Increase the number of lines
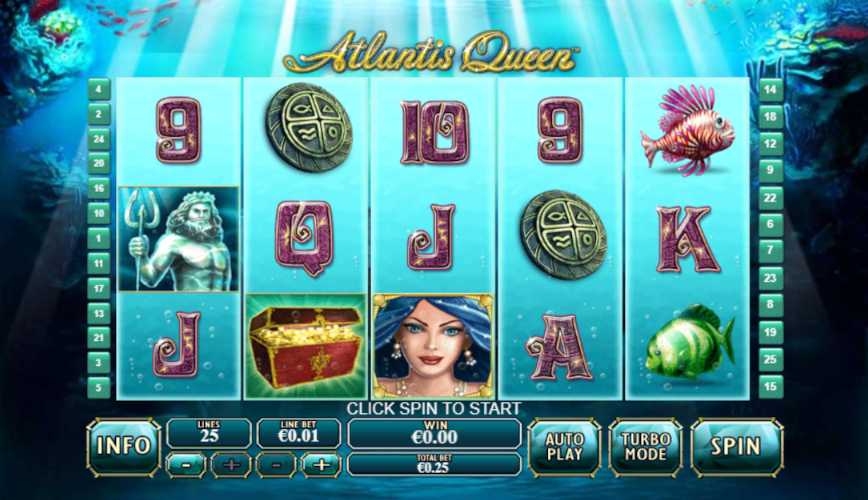This screenshot has width=868, height=500. pos(231,464)
